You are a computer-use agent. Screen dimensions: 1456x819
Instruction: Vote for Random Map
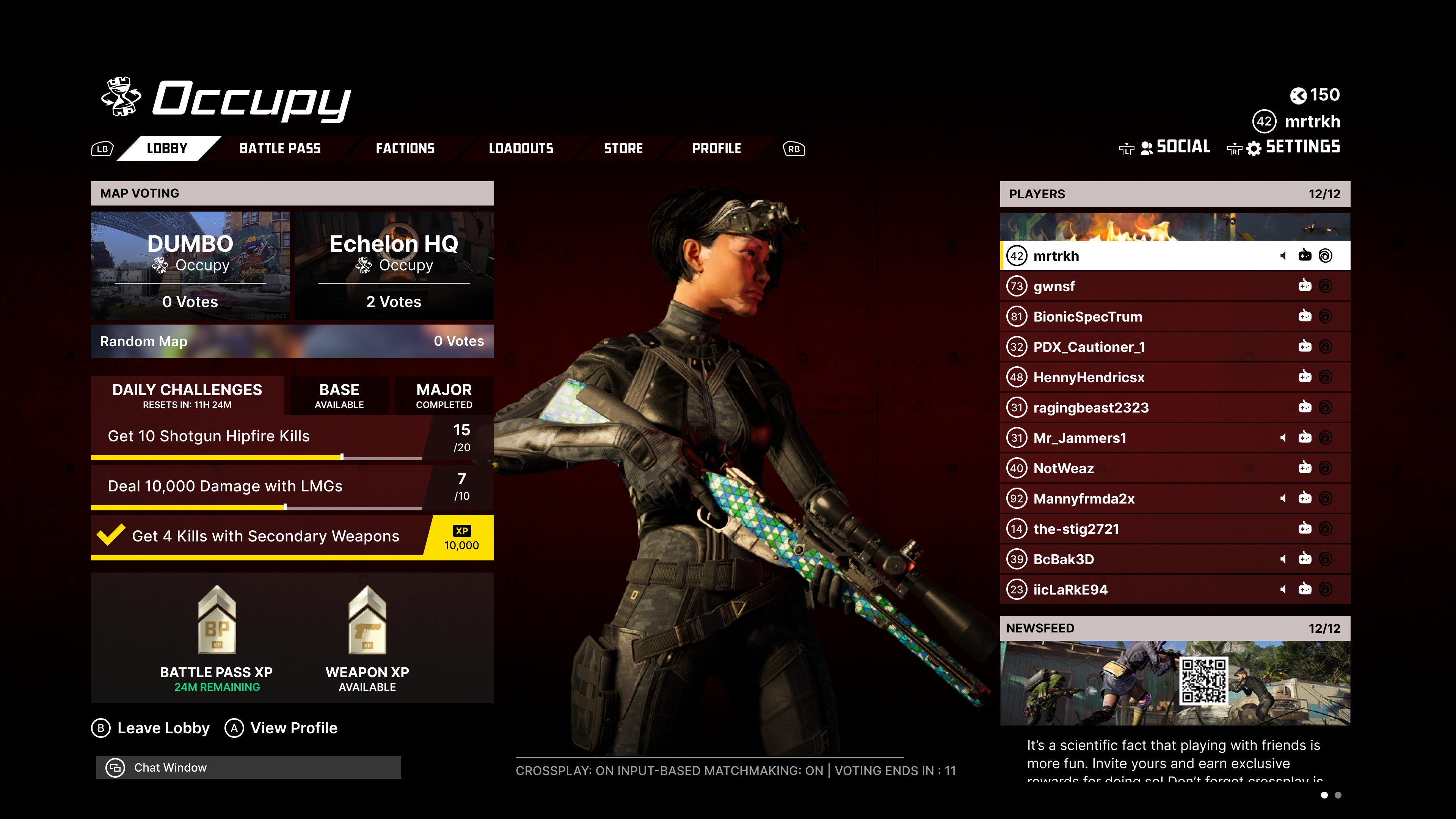292,341
